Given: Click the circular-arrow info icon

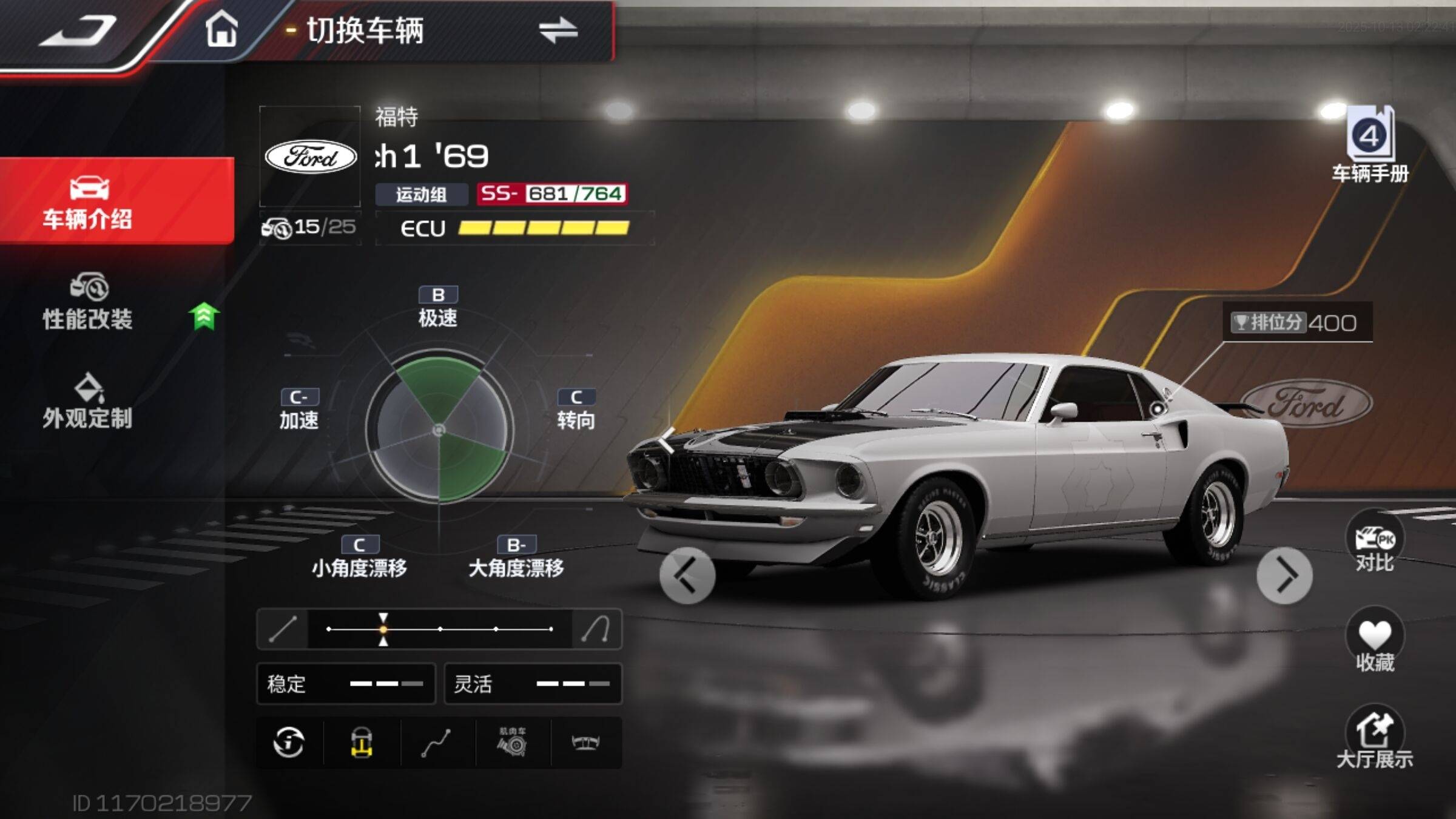Looking at the screenshot, I should coord(289,743).
